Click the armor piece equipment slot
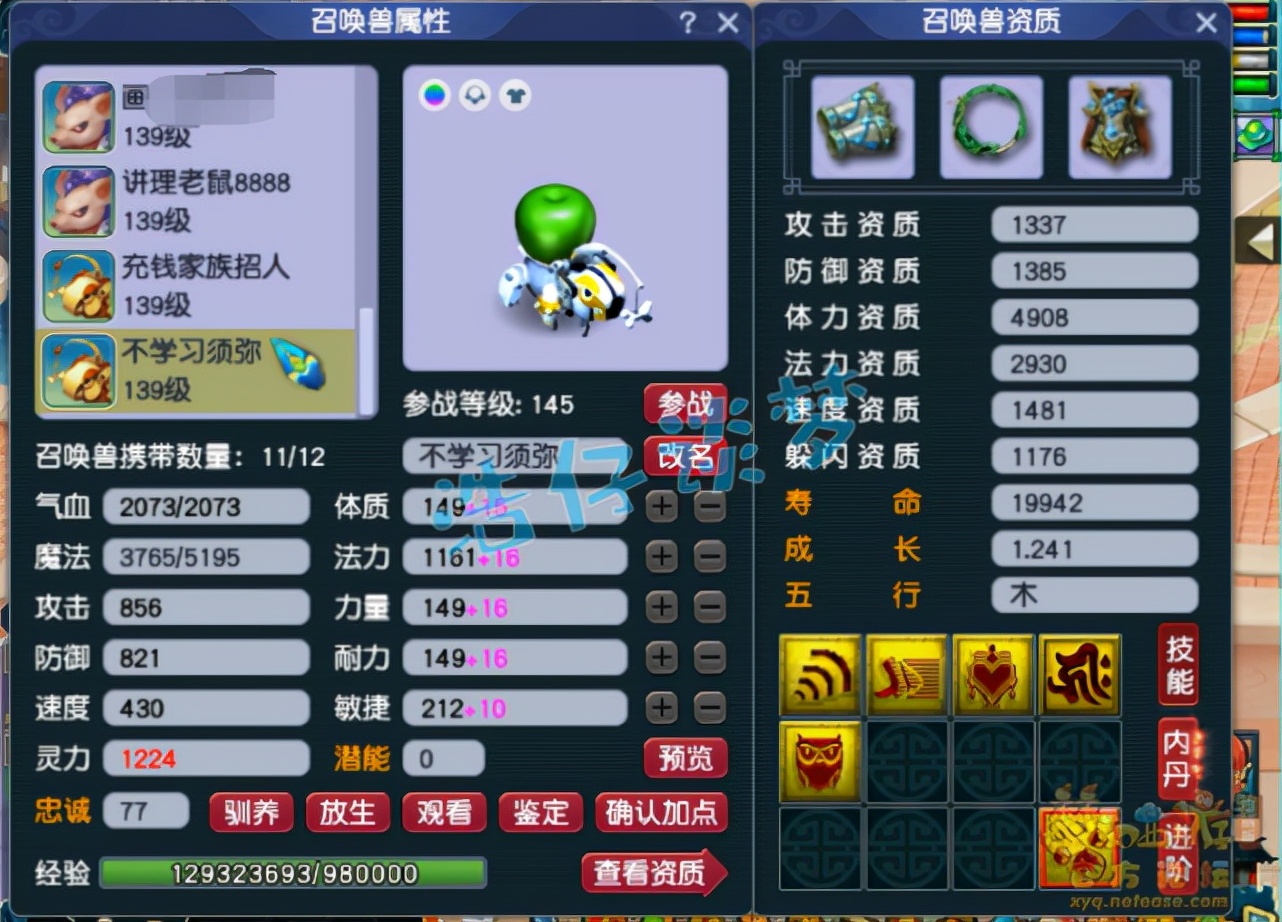The image size is (1282, 922). (1118, 127)
